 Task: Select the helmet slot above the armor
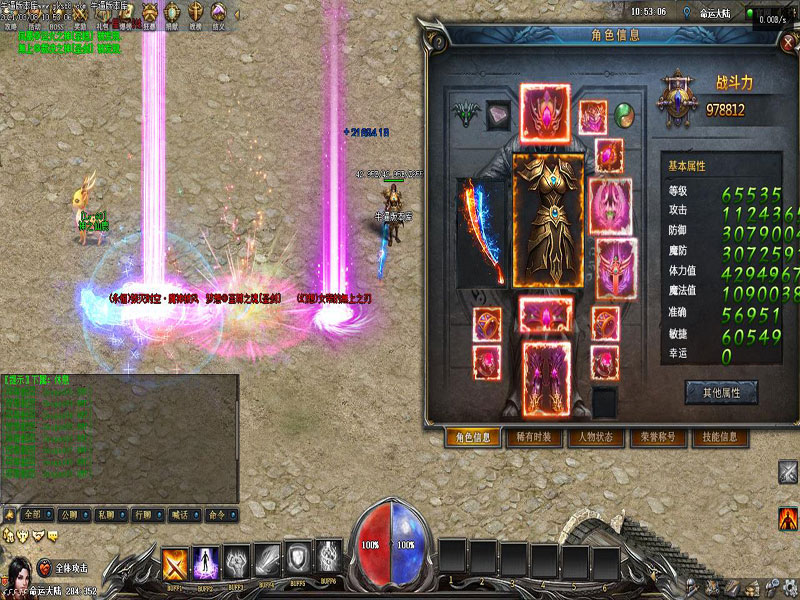point(545,109)
